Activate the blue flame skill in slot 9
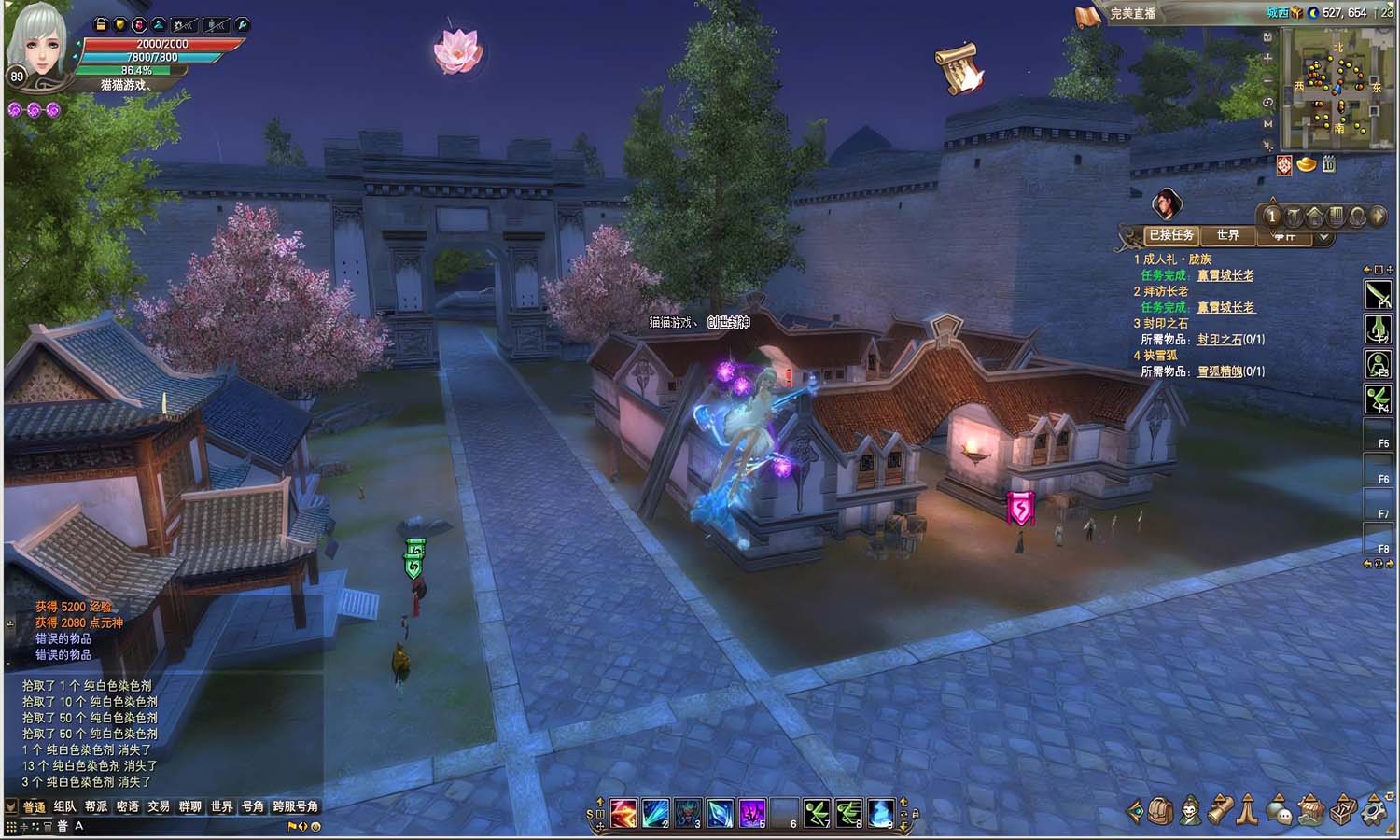The height and width of the screenshot is (840, 1400). coord(881,813)
